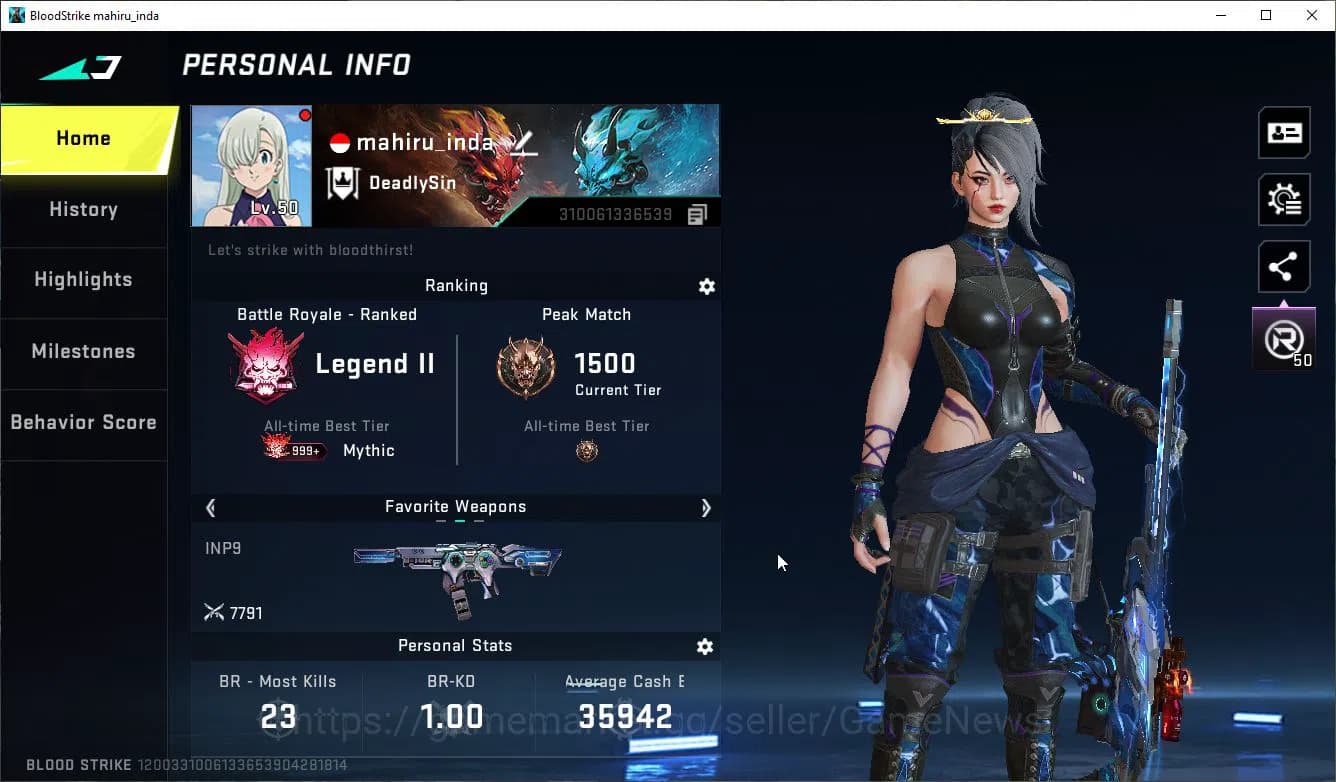Open the gear list settings button
Screen dimensions: 1336x782
[x=1284, y=200]
